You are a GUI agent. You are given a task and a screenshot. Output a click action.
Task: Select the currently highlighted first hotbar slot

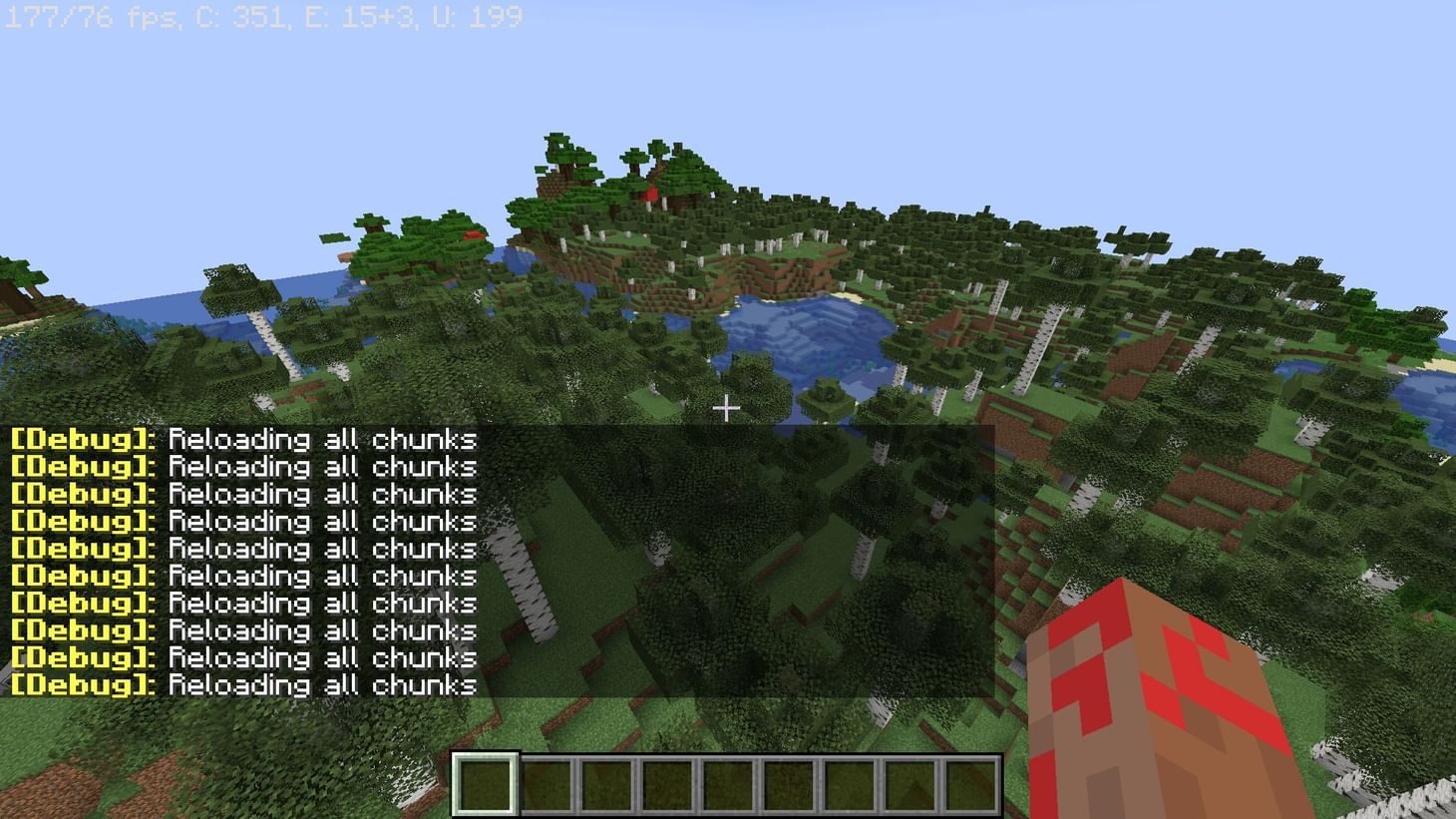coord(485,783)
